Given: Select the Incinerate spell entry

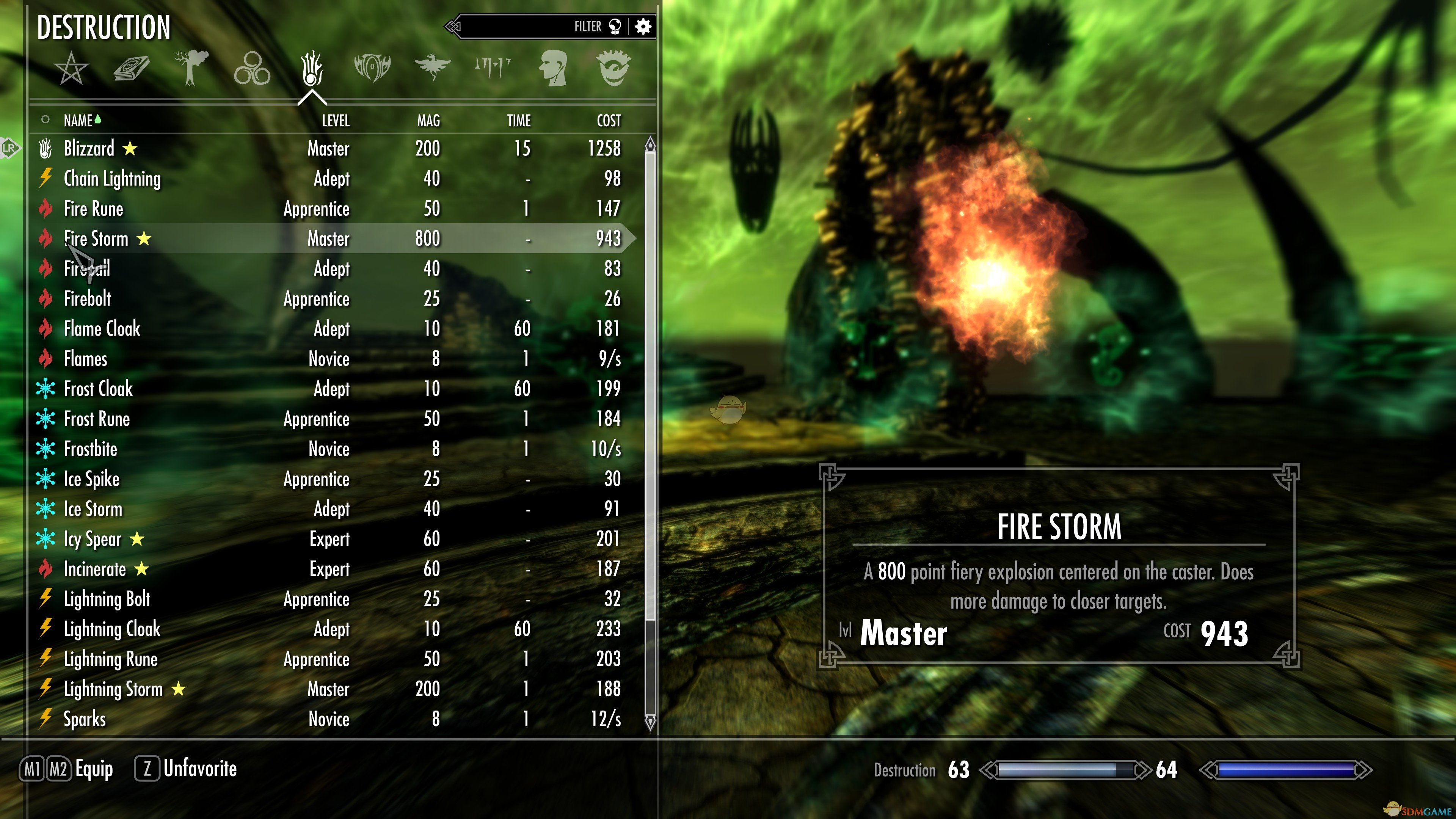Looking at the screenshot, I should (94, 569).
